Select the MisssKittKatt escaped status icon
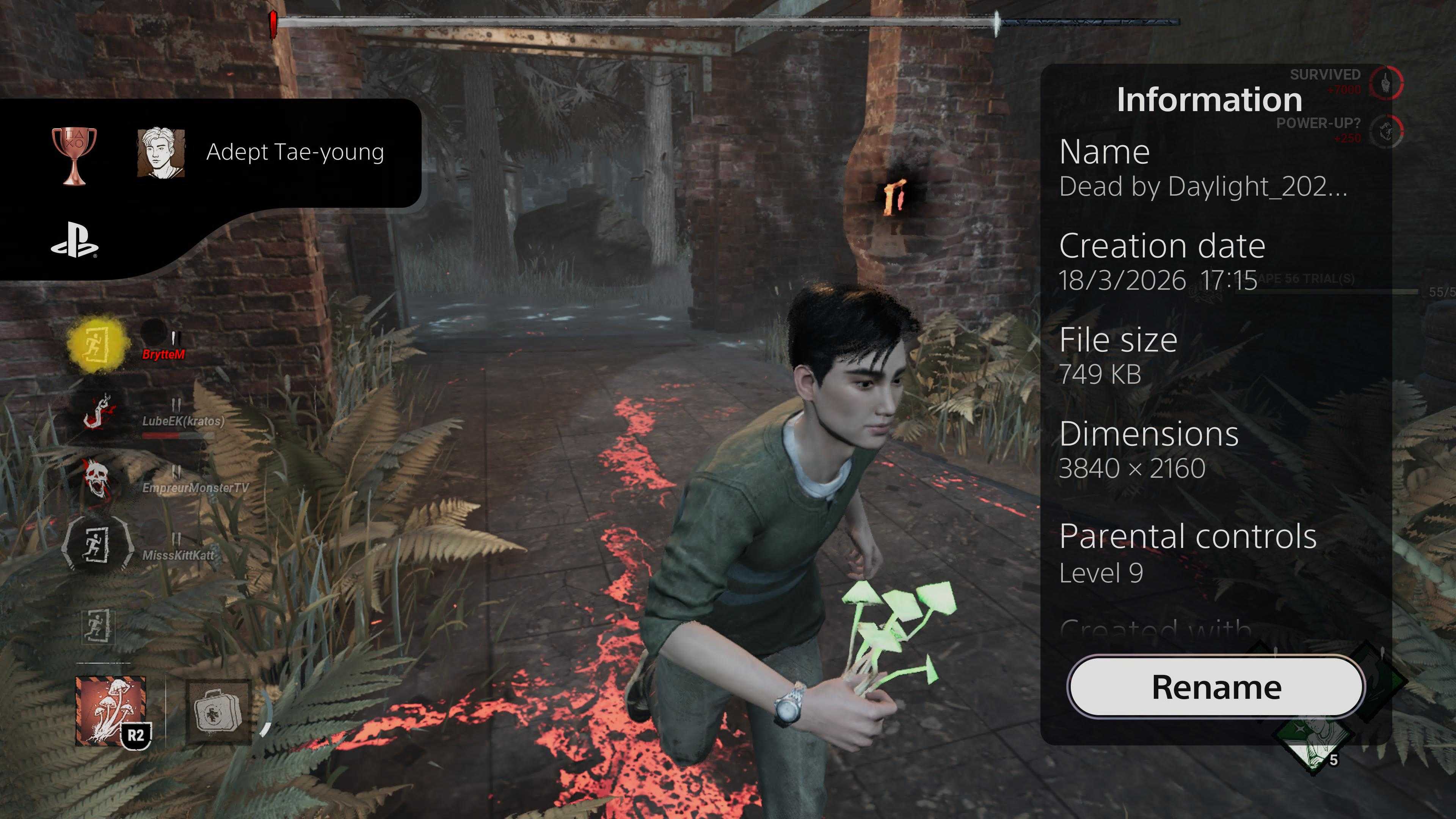Image resolution: width=1456 pixels, height=819 pixels. pyautogui.click(x=97, y=544)
